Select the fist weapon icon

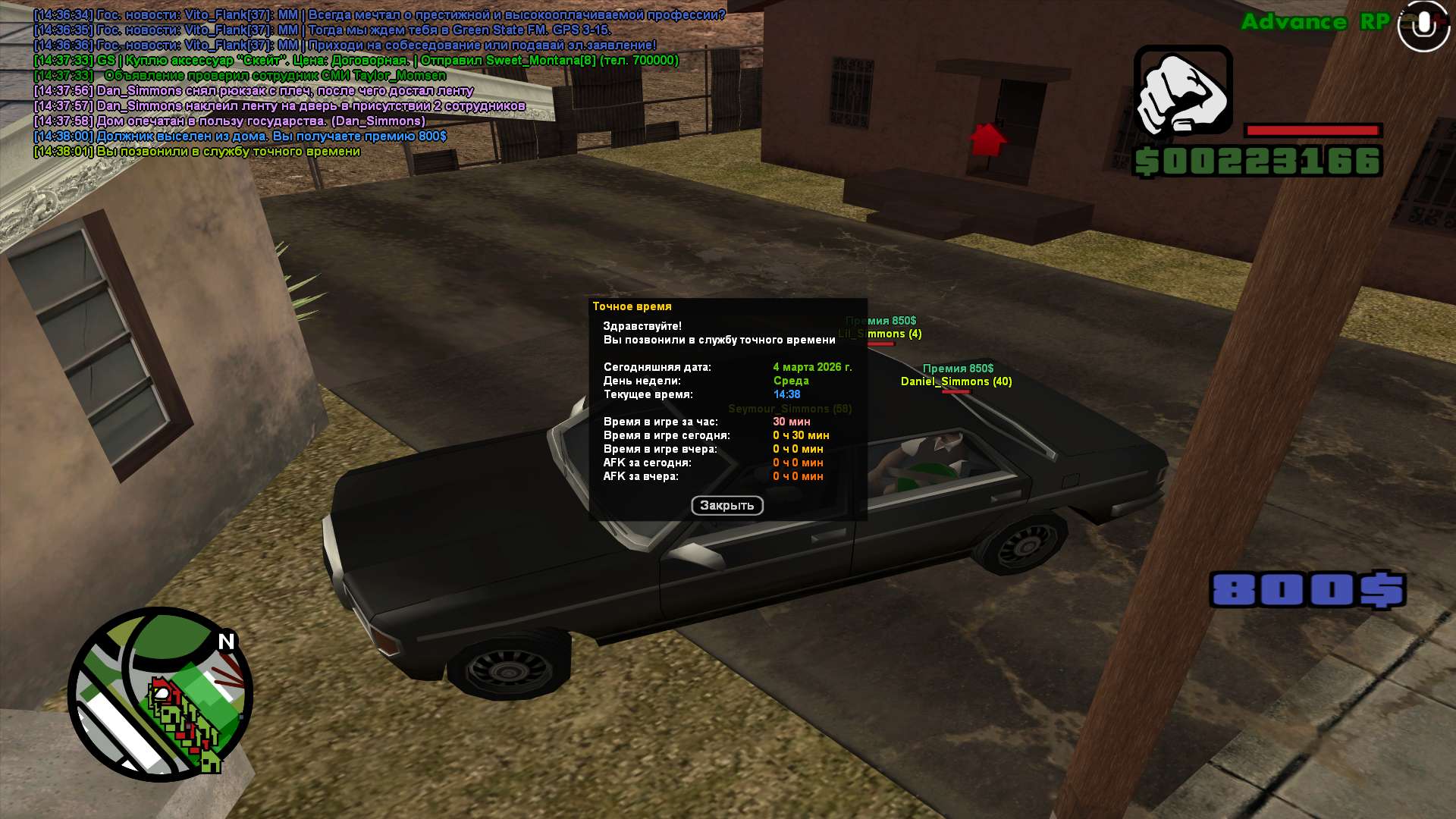(1182, 91)
